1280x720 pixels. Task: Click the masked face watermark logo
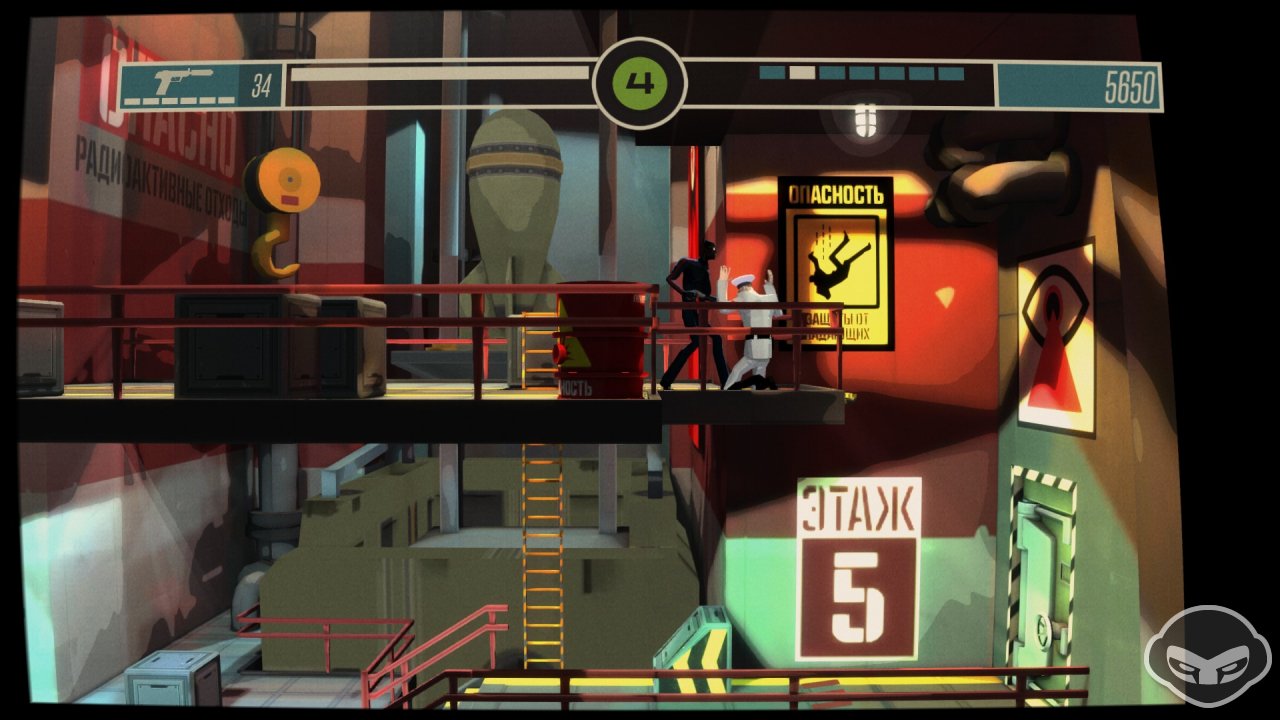click(1207, 659)
